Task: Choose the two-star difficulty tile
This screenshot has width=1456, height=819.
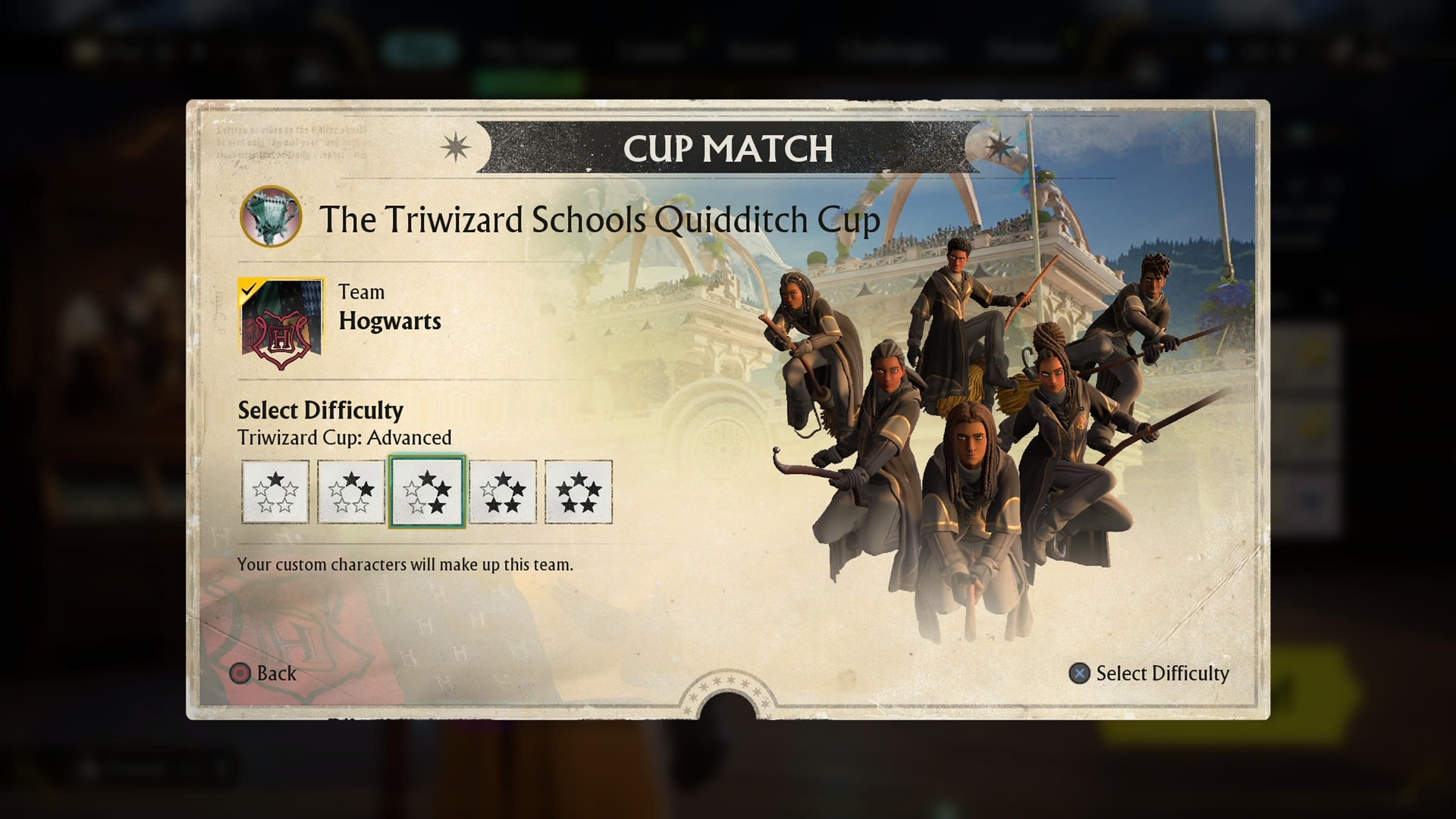Action: [x=351, y=491]
